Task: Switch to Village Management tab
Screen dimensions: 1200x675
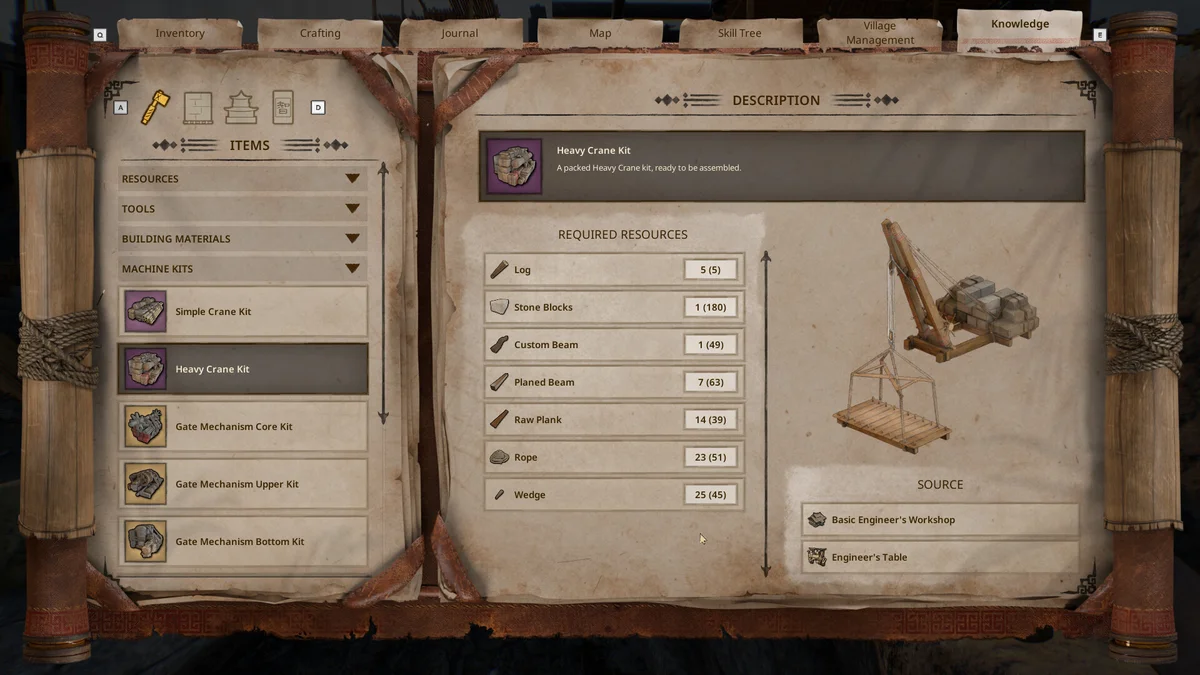Action: tap(880, 33)
